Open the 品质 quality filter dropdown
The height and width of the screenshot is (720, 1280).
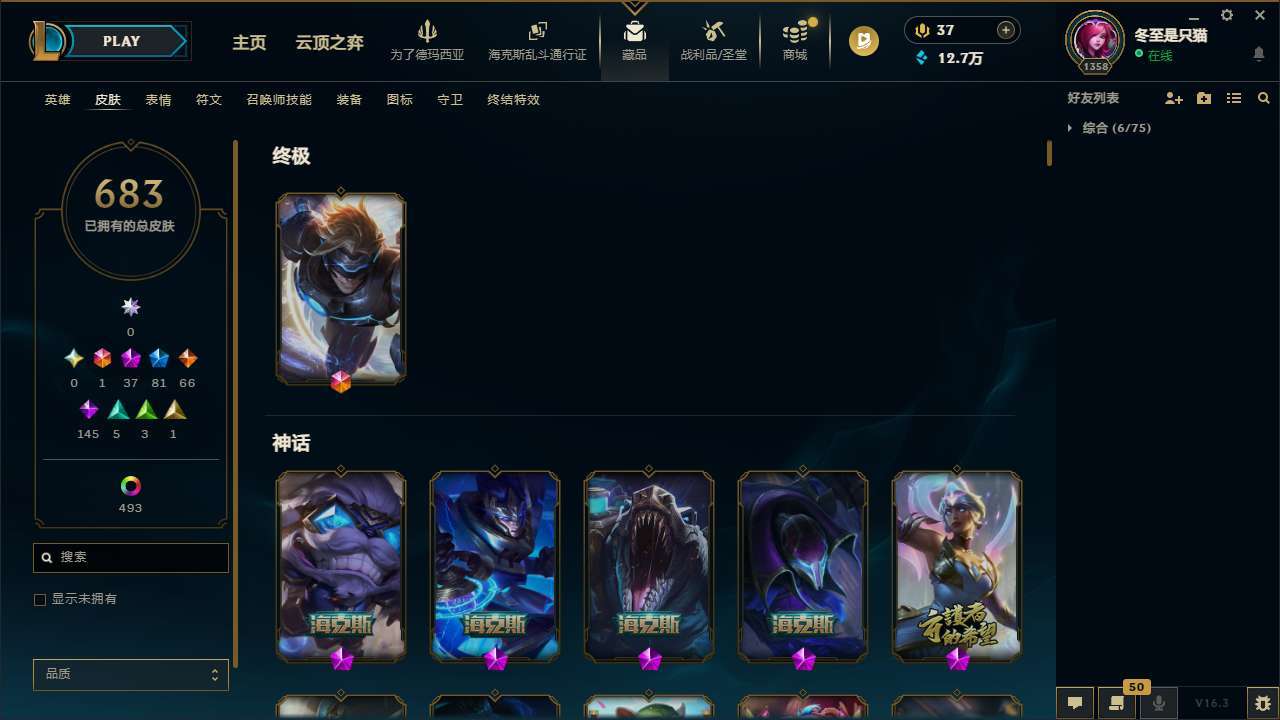coord(130,674)
